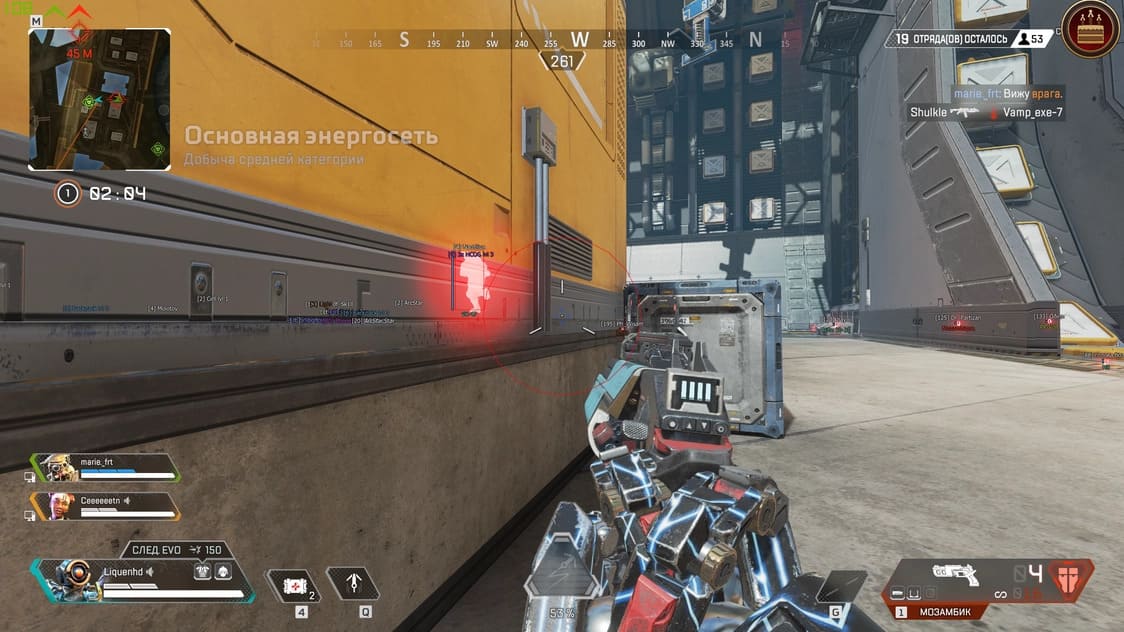The height and width of the screenshot is (632, 1124).
Task: Click Liquenhd's own legend portrait
Action: pyautogui.click(x=71, y=579)
